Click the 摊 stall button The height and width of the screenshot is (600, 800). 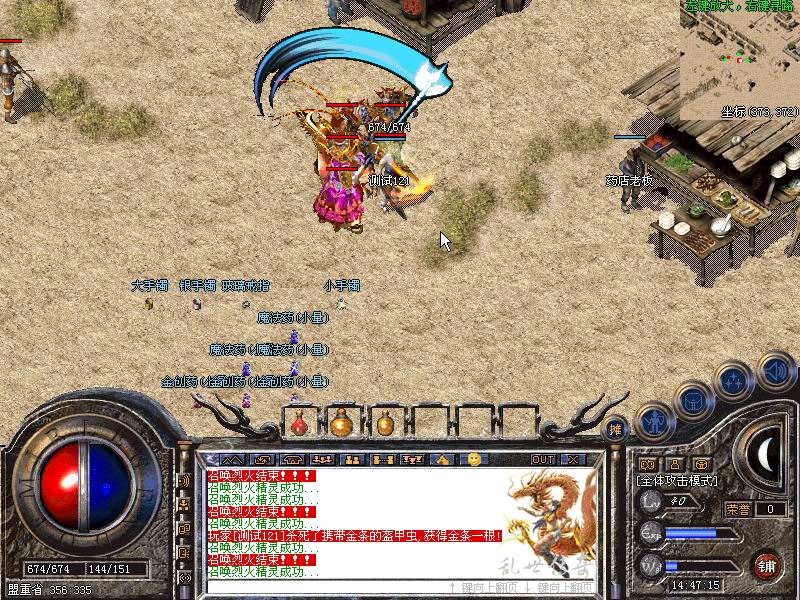[x=616, y=428]
